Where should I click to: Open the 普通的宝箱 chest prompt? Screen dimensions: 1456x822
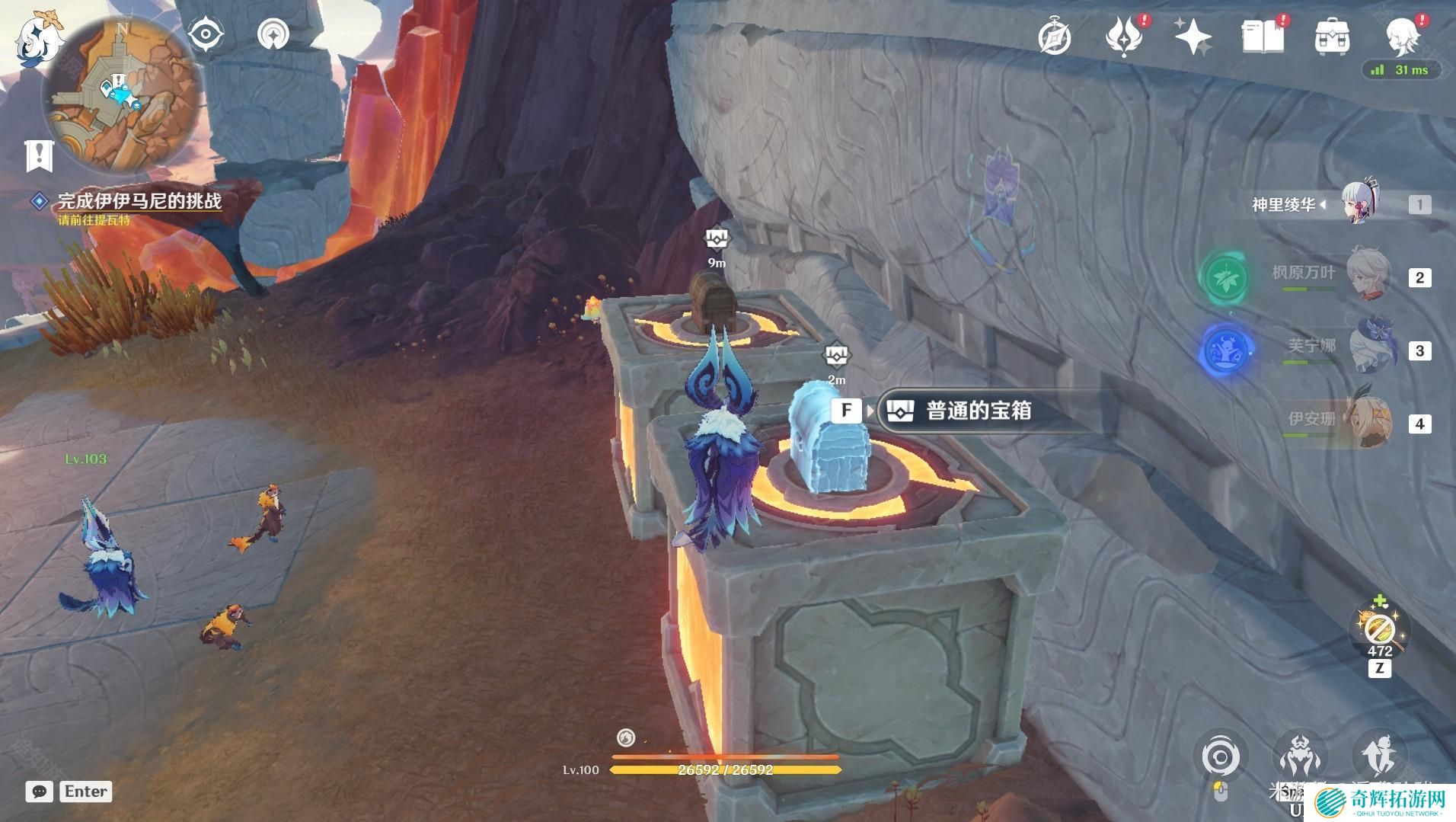point(979,411)
